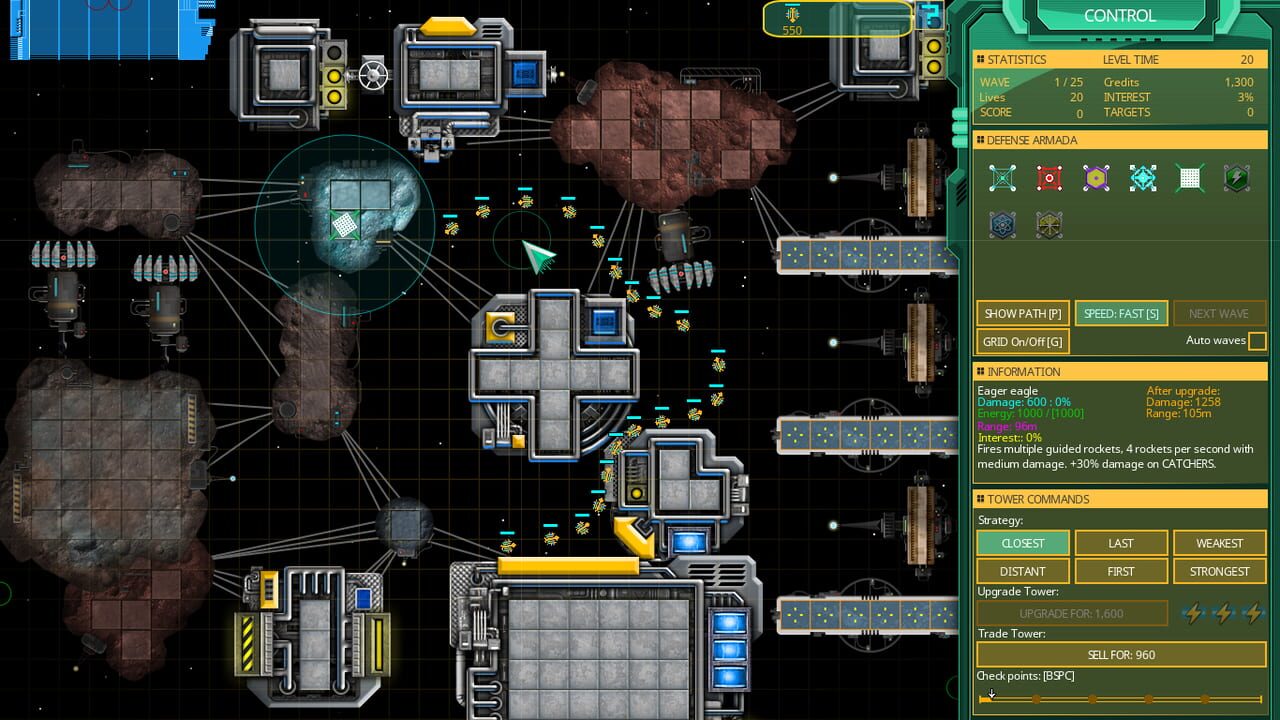This screenshot has width=1280, height=720.
Task: Select the red target tower icon
Action: [x=1049, y=177]
